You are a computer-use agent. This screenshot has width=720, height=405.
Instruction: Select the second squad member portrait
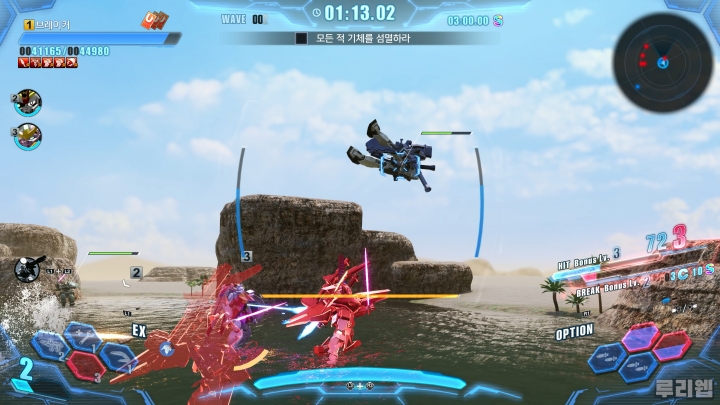point(27,101)
